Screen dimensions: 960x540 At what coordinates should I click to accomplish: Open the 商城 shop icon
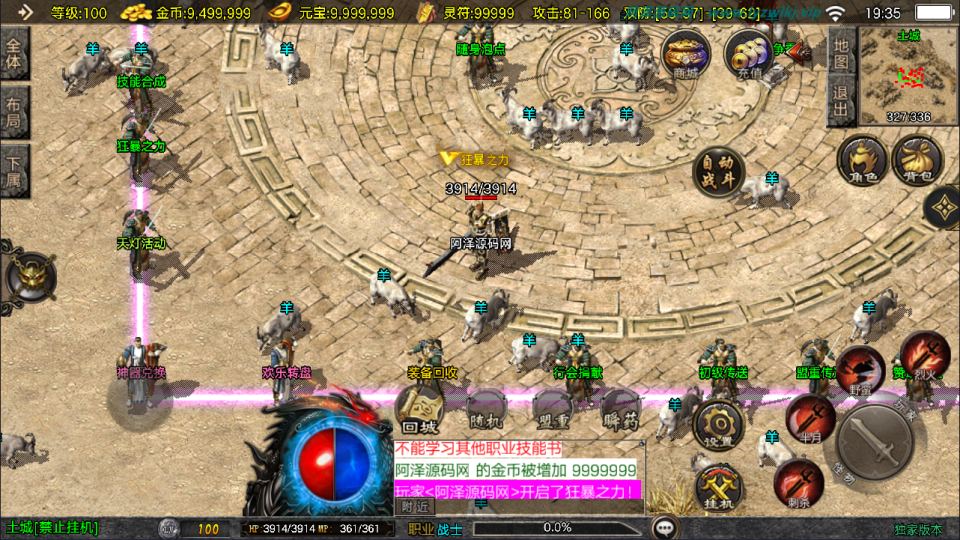686,53
